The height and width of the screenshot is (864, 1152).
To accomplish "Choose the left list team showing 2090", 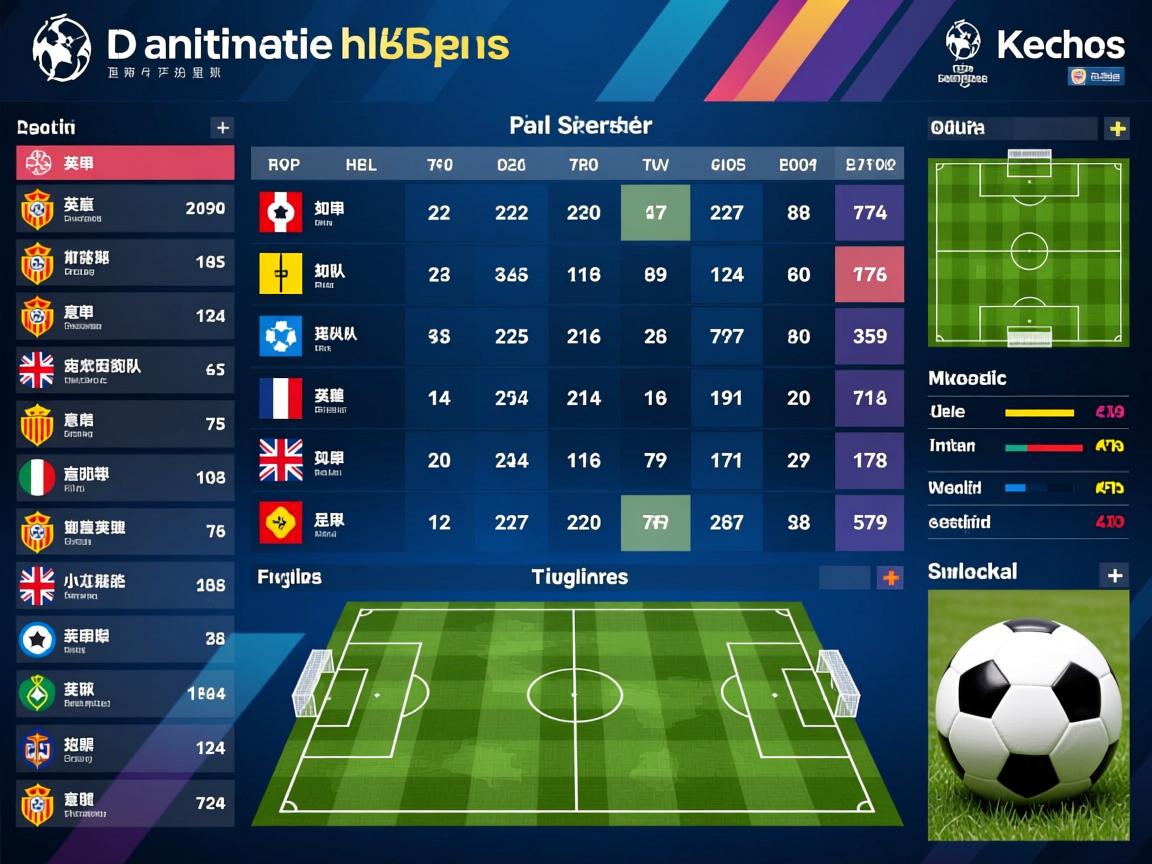I will (125, 209).
